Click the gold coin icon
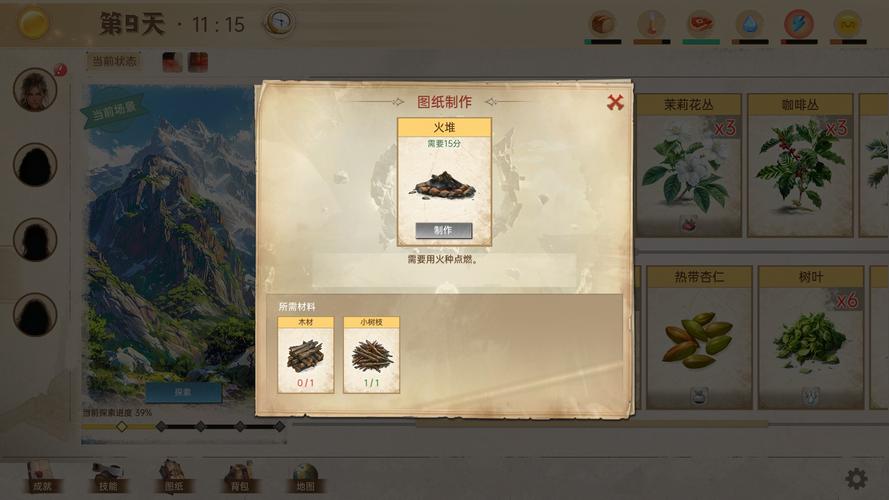 [x=34, y=23]
